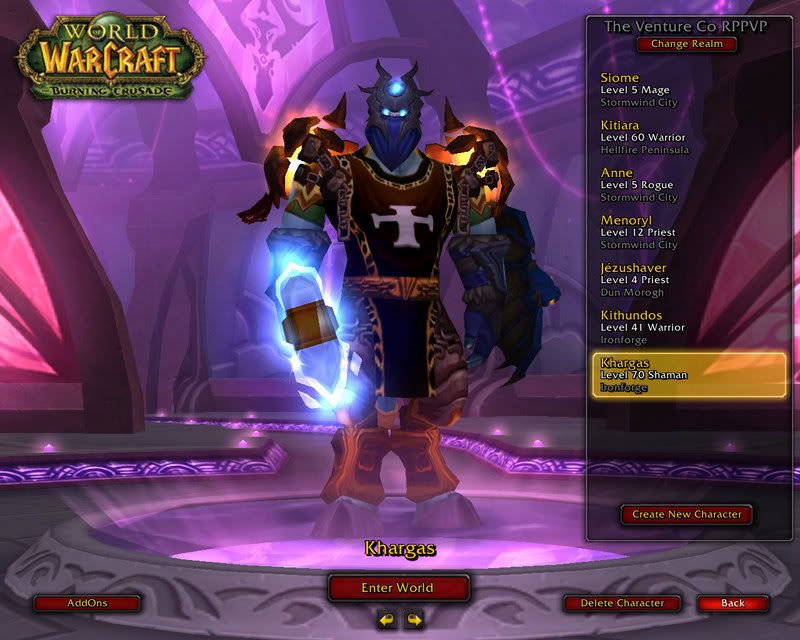The height and width of the screenshot is (640, 800).
Task: Click the Change Realm button
Action: click(x=686, y=44)
